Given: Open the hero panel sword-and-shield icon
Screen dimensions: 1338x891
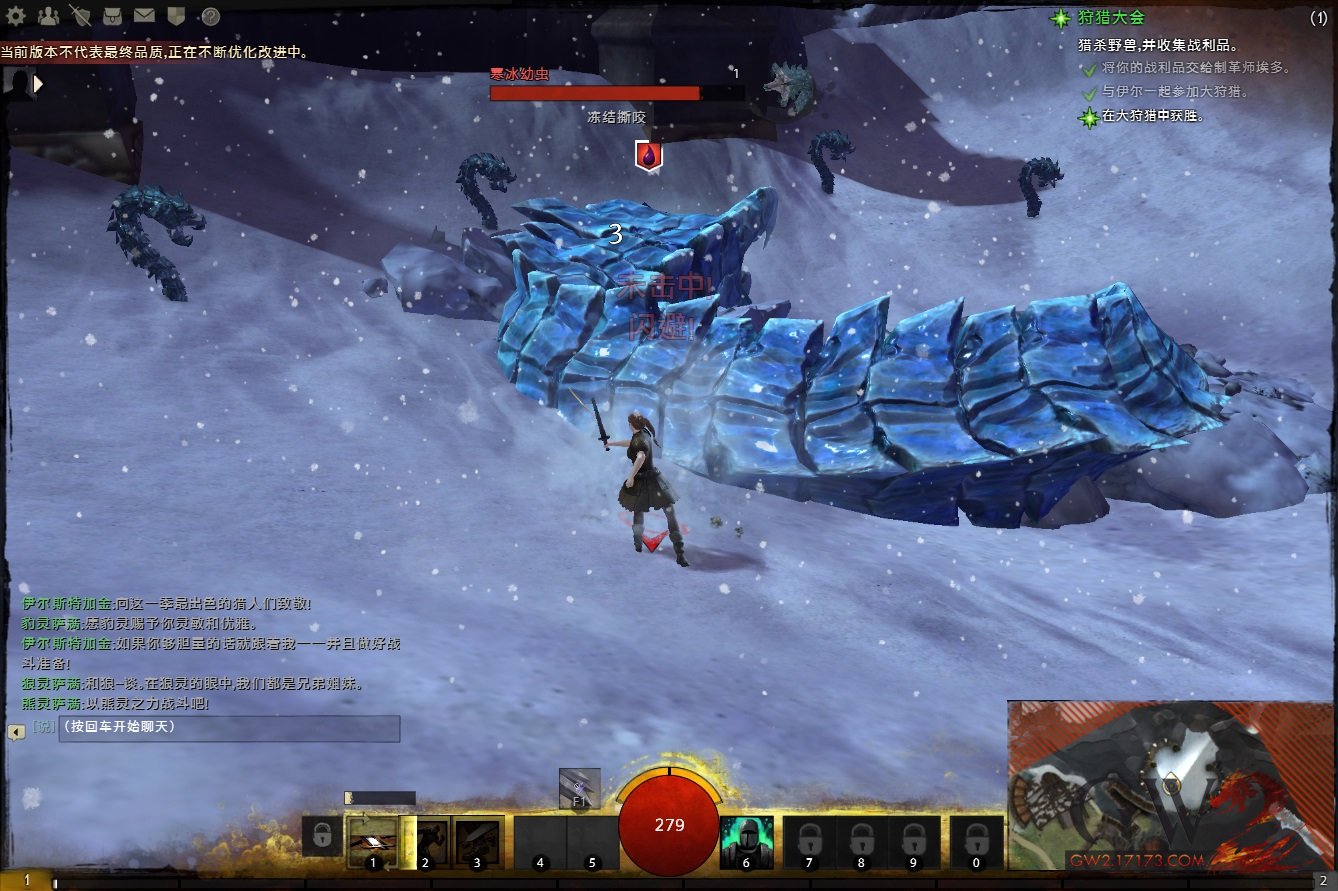Looking at the screenshot, I should (80, 15).
